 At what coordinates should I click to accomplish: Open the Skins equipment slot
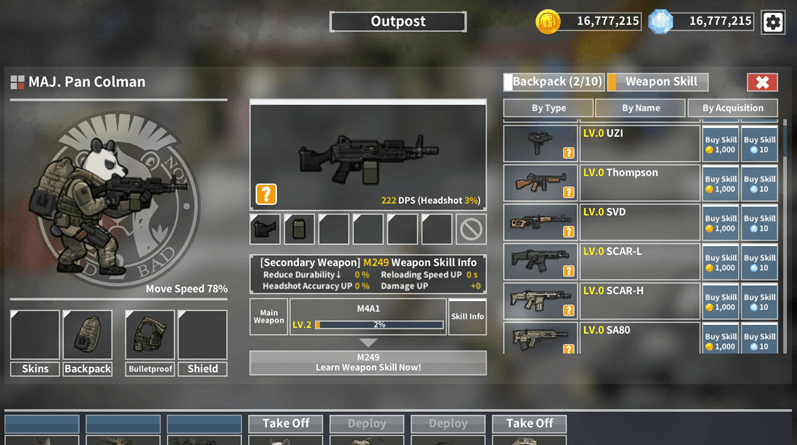(x=35, y=336)
